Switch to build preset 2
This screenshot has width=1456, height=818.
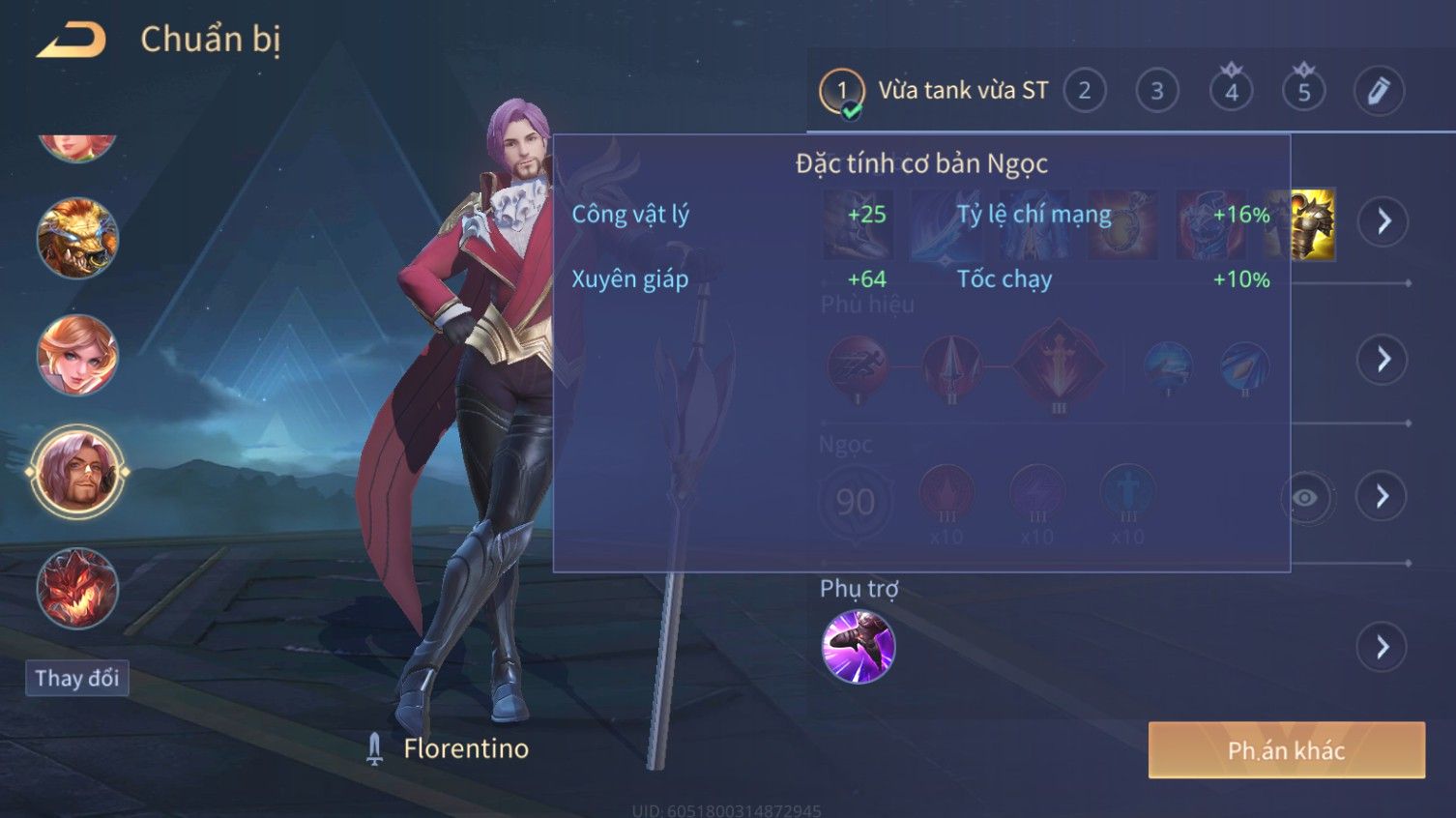pos(1084,92)
